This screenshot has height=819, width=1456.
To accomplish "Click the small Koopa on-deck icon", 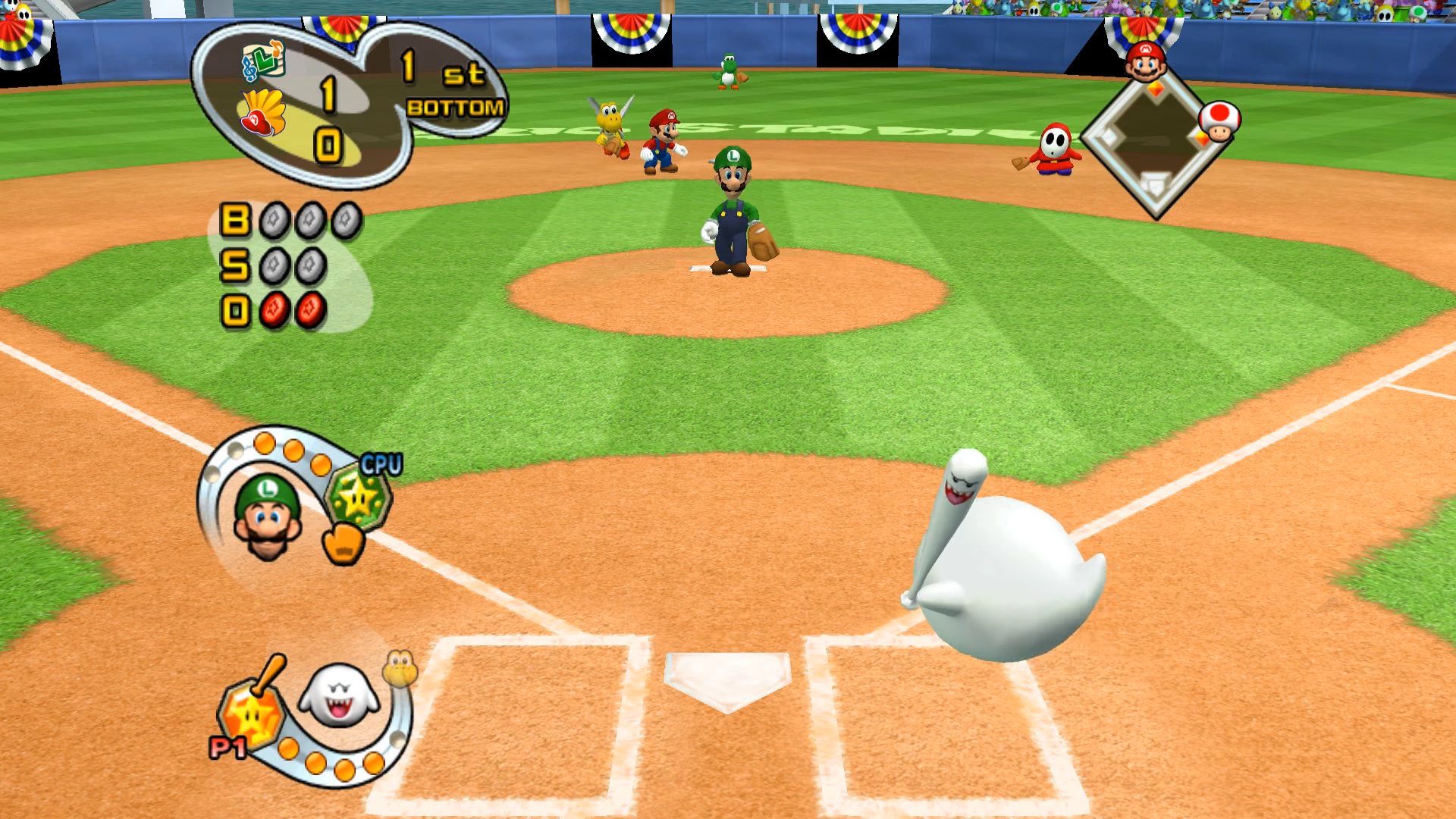I will (400, 667).
